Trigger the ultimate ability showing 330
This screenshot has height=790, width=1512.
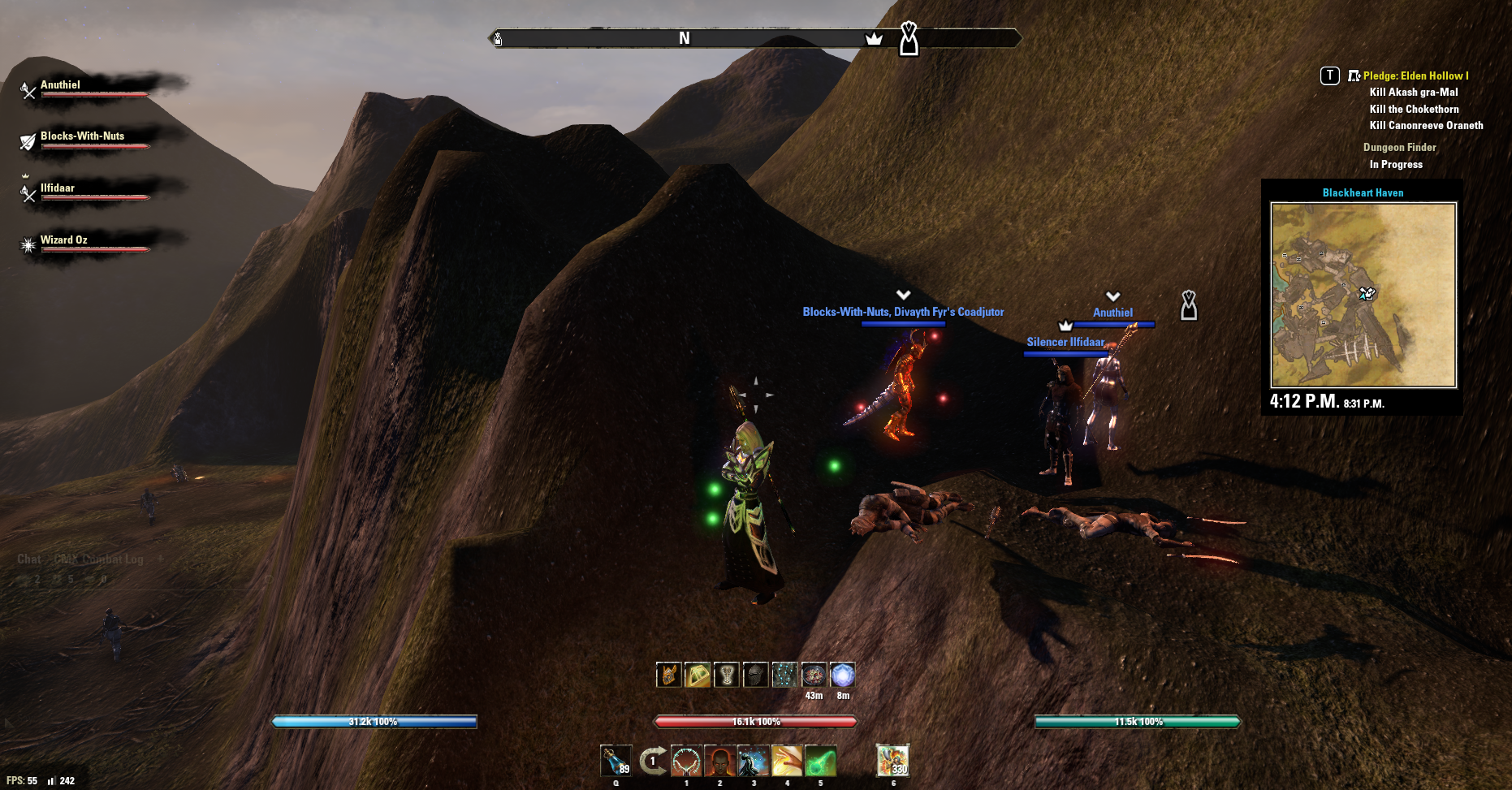(892, 761)
